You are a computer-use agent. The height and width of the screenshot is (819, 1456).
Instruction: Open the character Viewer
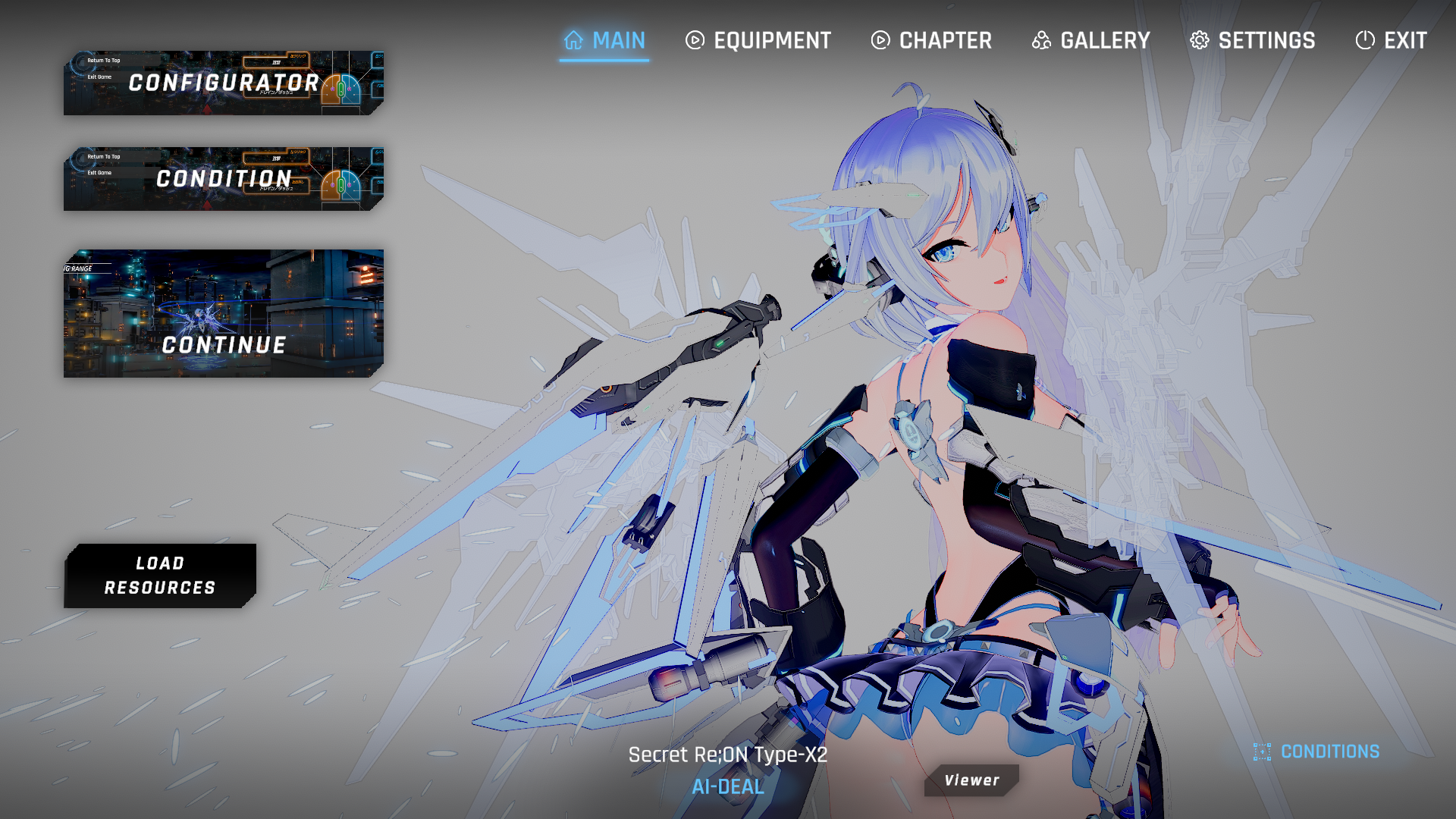971,780
